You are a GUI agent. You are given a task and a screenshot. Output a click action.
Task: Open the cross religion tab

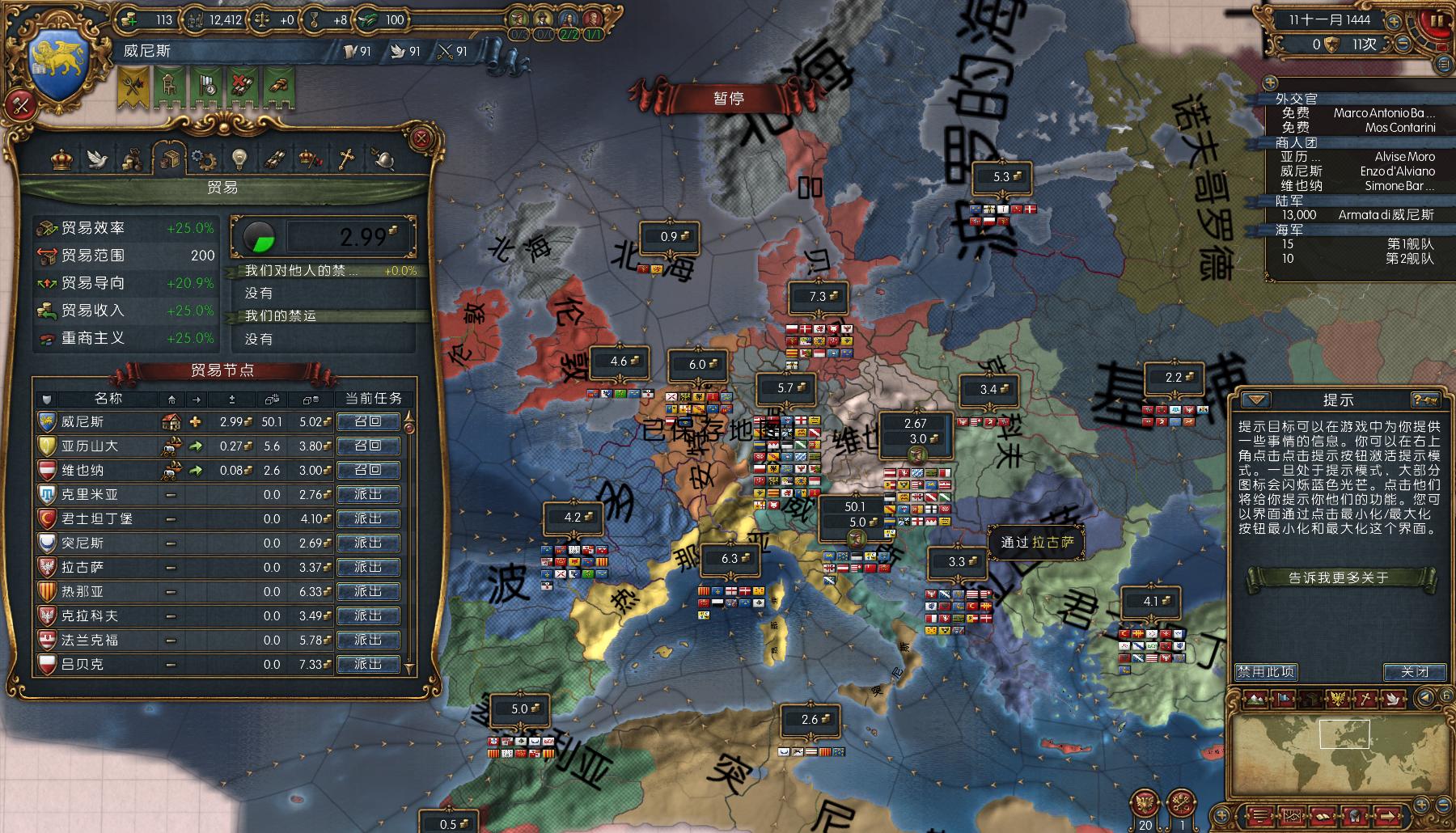(346, 159)
